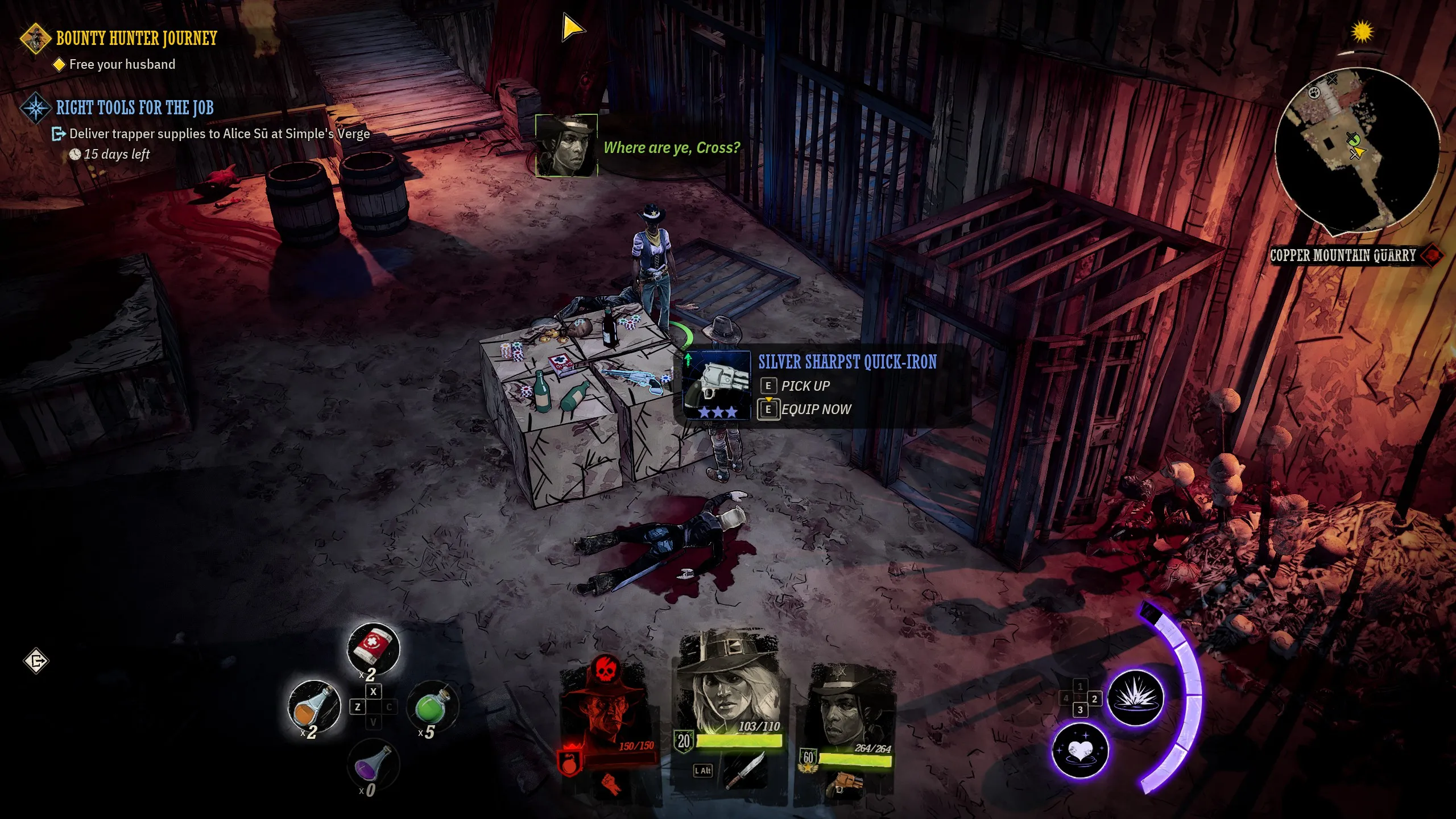Screen dimensions: 1456x819
Task: Click the Silver Sharpst Quick-Iron item icon
Action: pos(717,386)
